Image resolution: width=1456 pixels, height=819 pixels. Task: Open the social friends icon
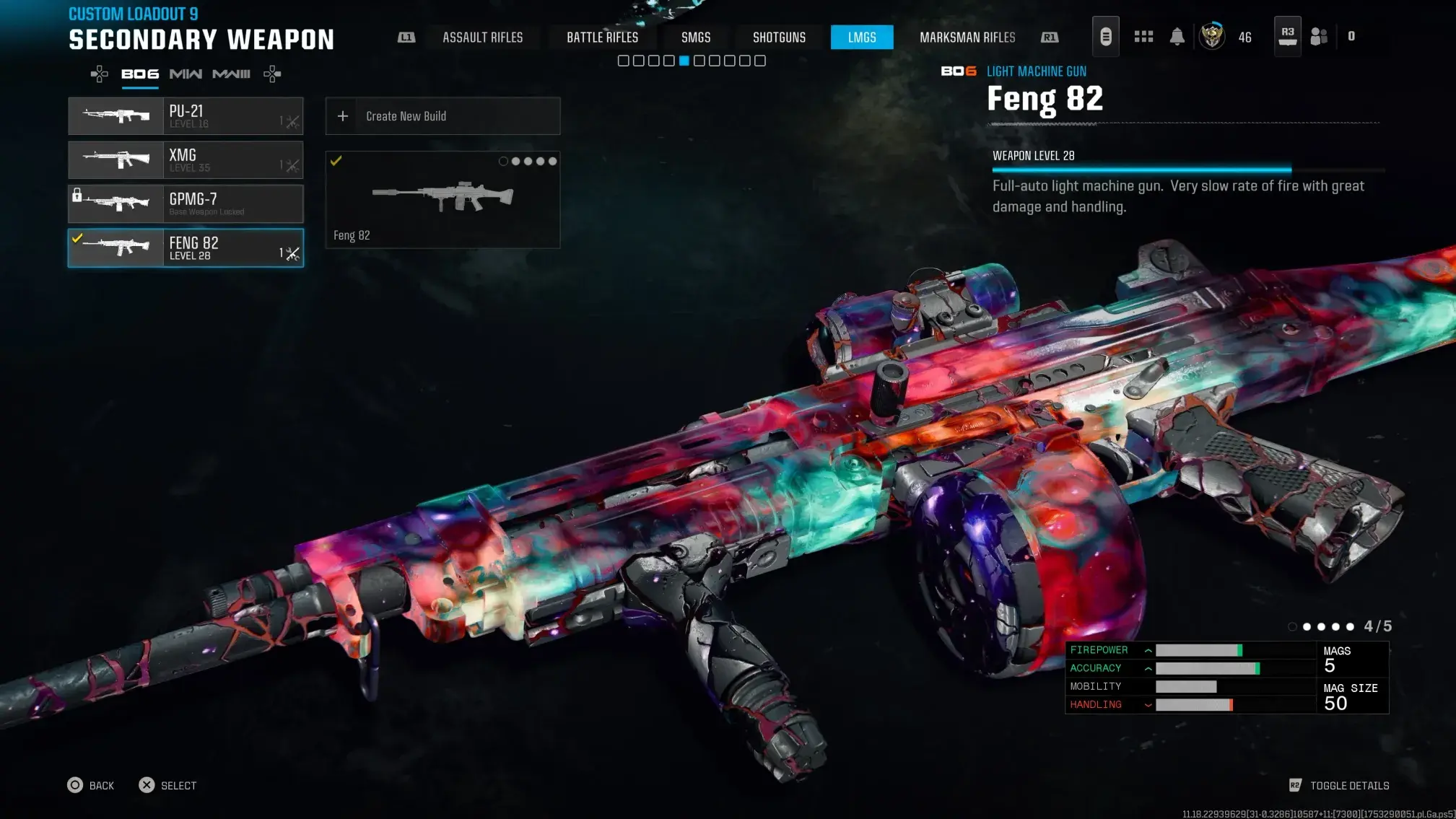pos(1319,37)
